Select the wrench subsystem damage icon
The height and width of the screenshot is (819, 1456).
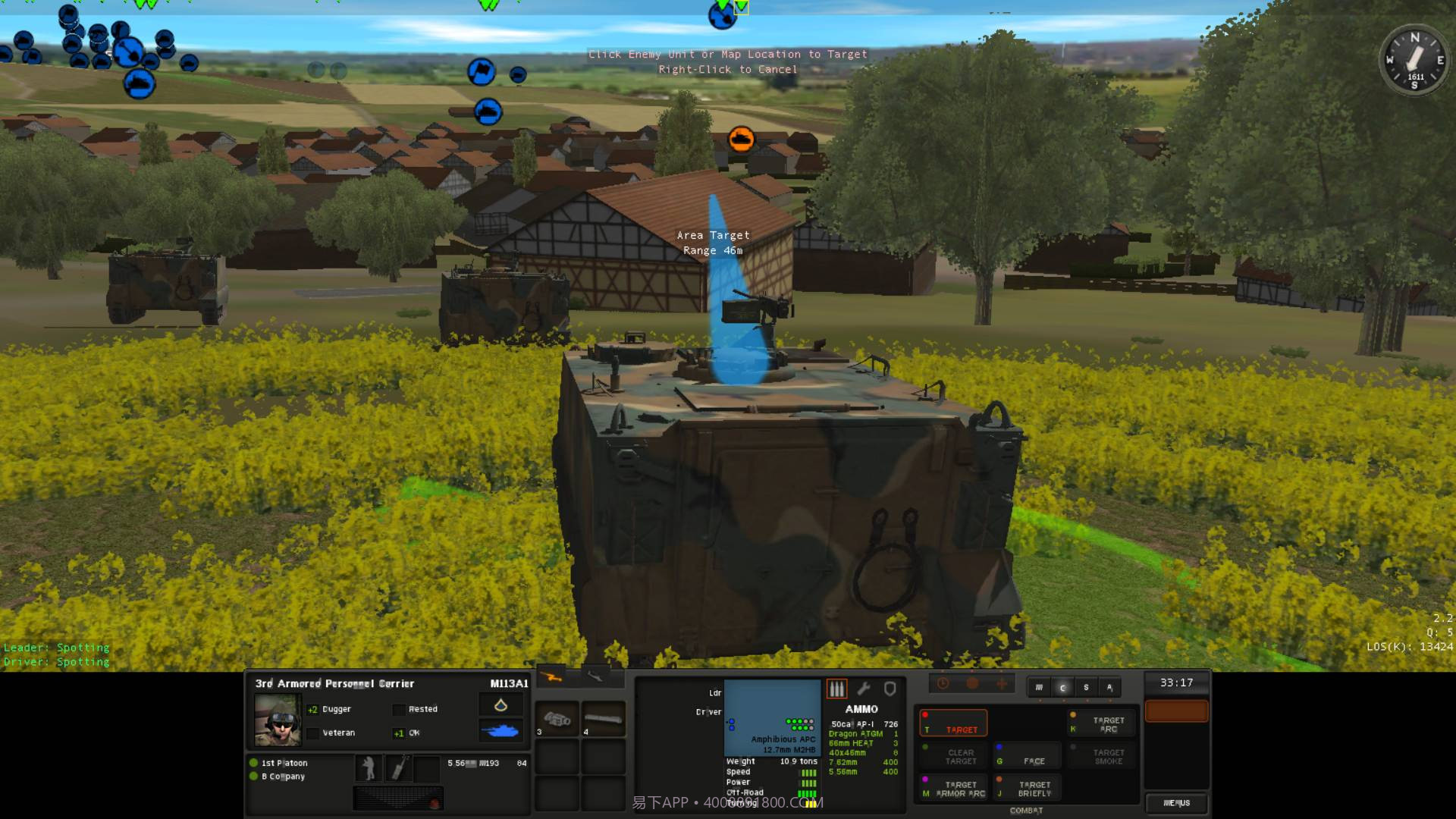point(864,688)
